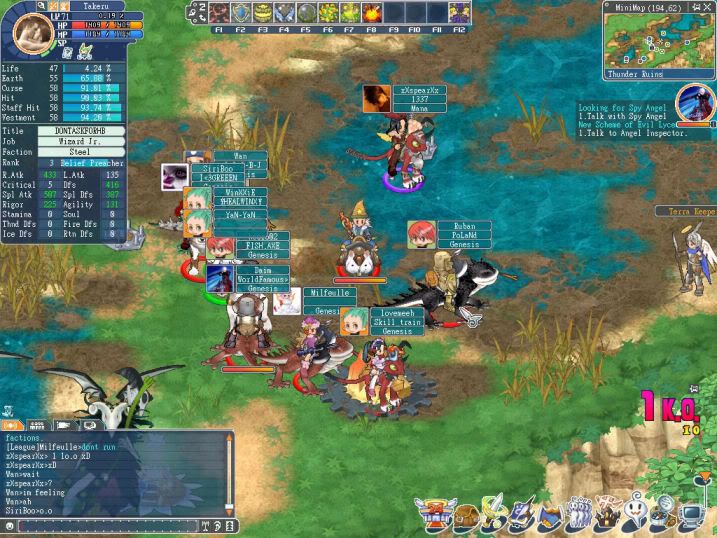Image resolution: width=717 pixels, height=538 pixels.
Task: Switch to the speech bubble chat tab
Action: [87, 425]
